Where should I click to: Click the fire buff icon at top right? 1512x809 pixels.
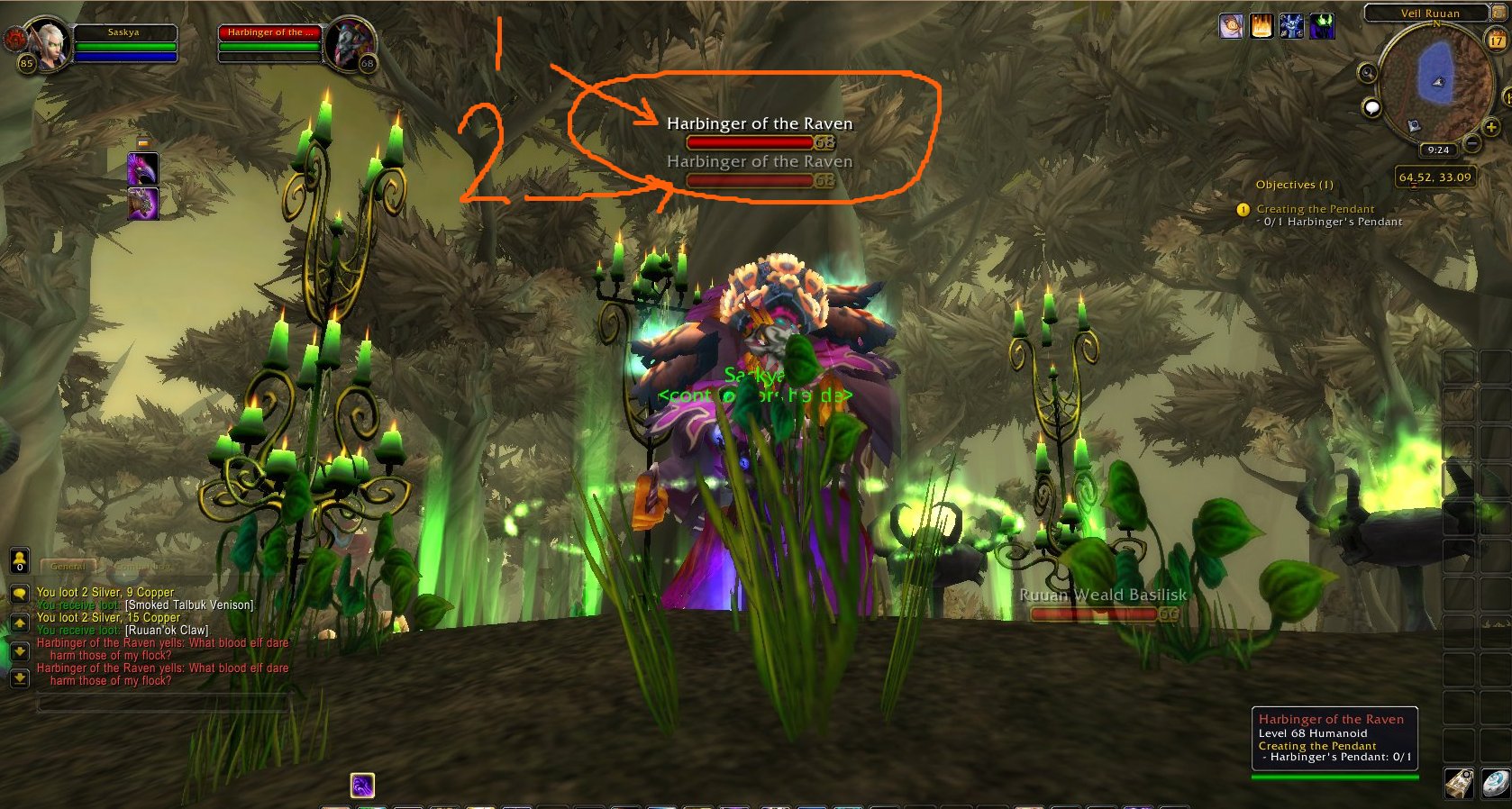click(1263, 27)
